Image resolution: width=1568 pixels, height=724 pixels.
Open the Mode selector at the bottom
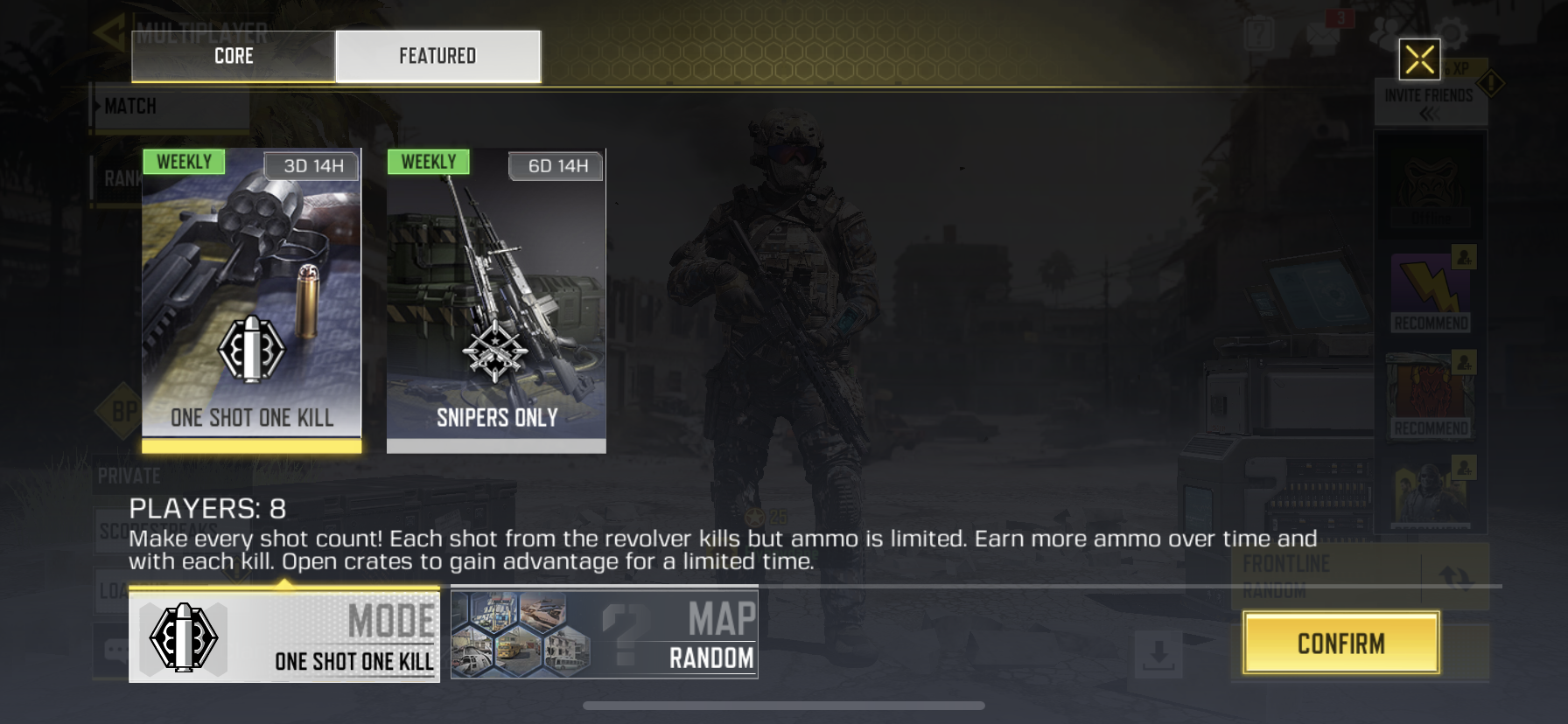click(x=284, y=637)
